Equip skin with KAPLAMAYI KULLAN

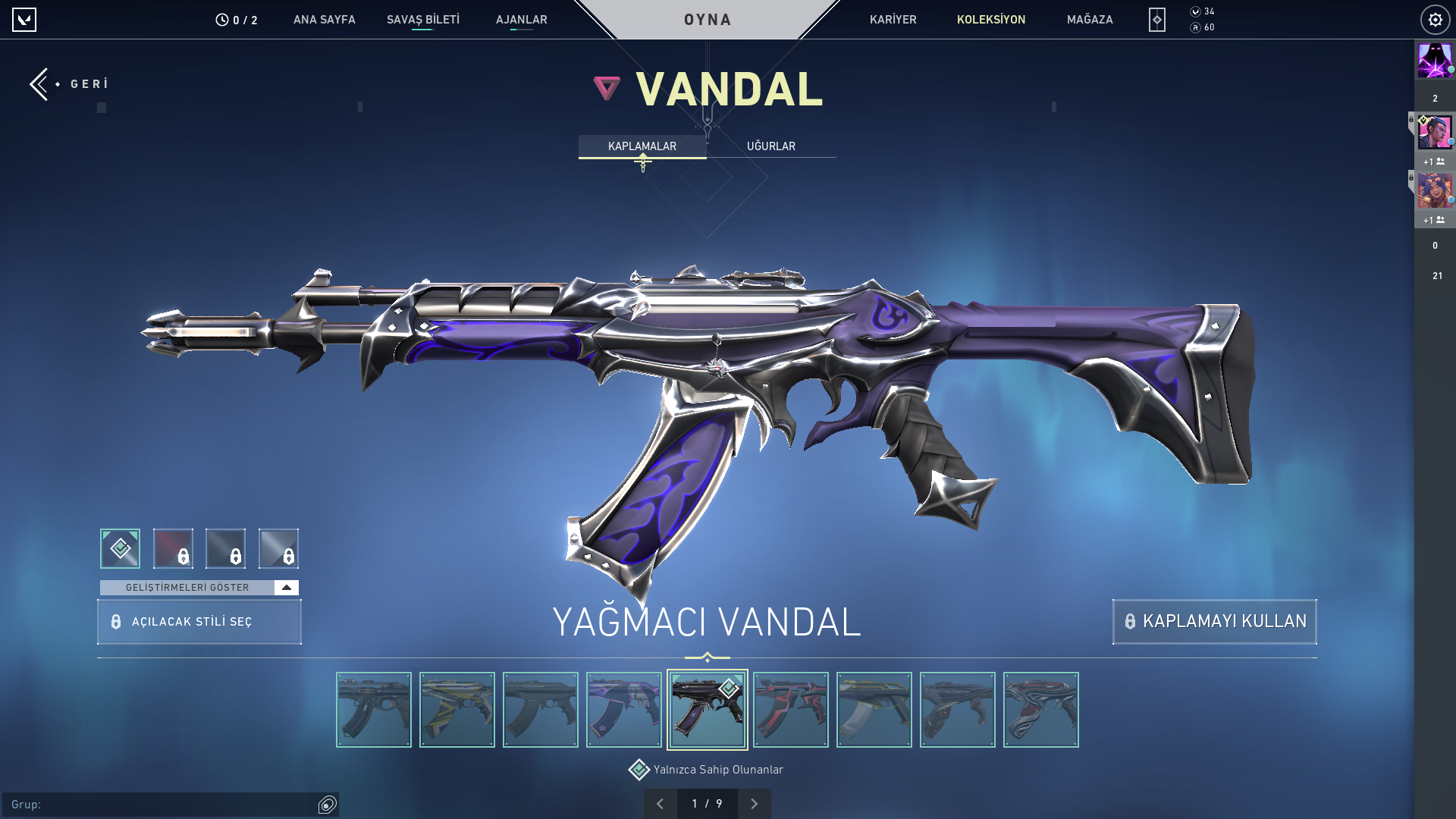click(x=1214, y=622)
